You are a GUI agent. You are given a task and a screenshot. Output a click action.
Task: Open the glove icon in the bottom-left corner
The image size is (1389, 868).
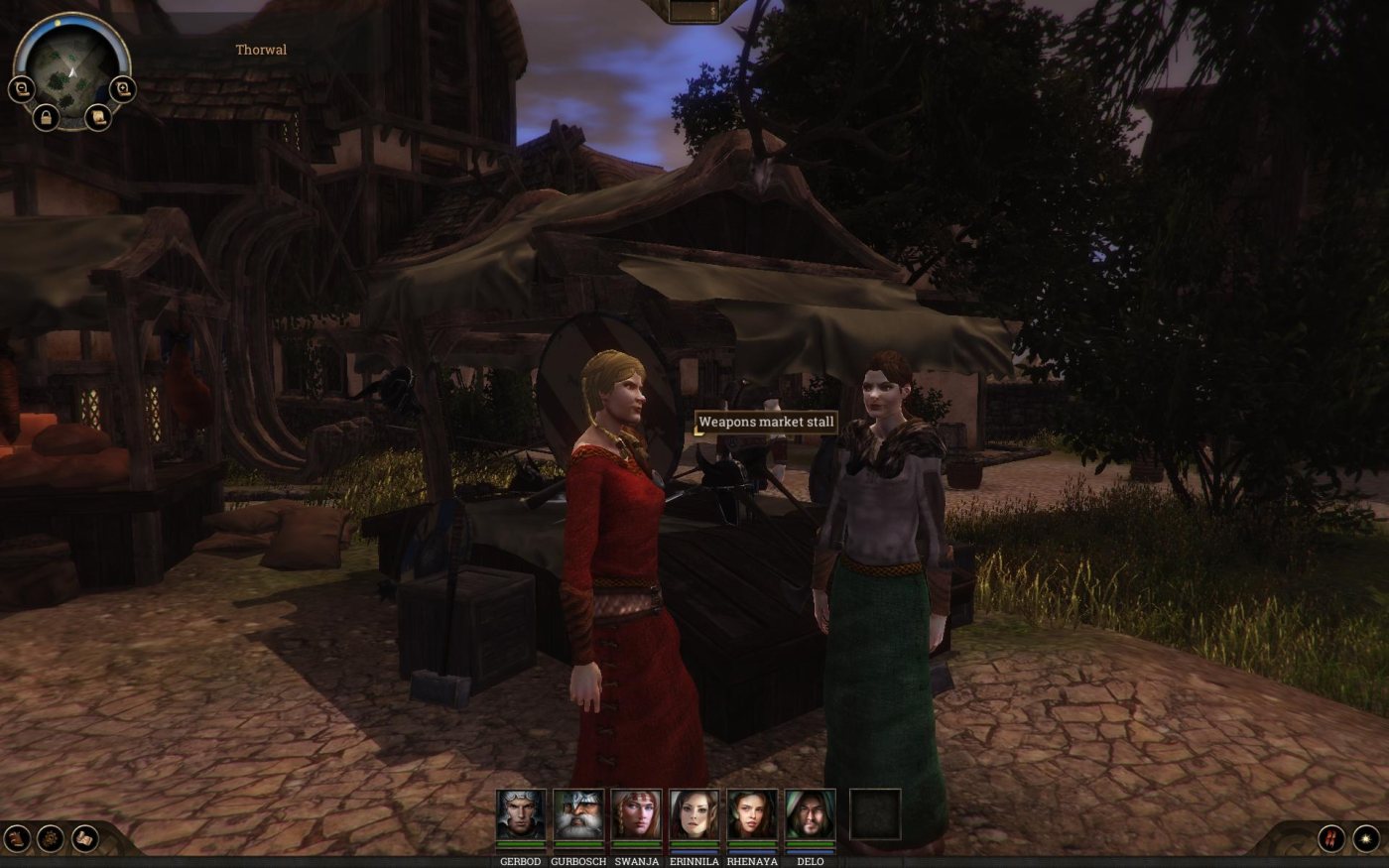coord(17,838)
